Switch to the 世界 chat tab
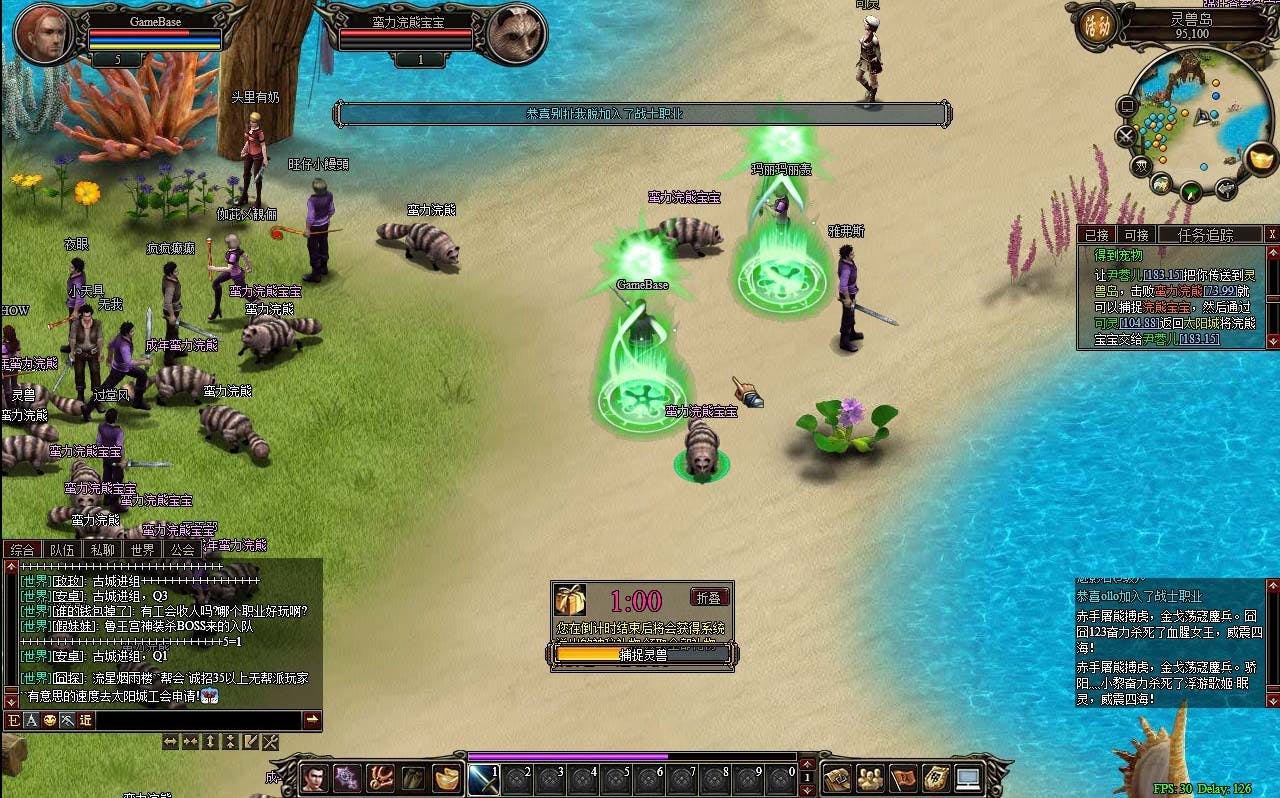 (142, 549)
